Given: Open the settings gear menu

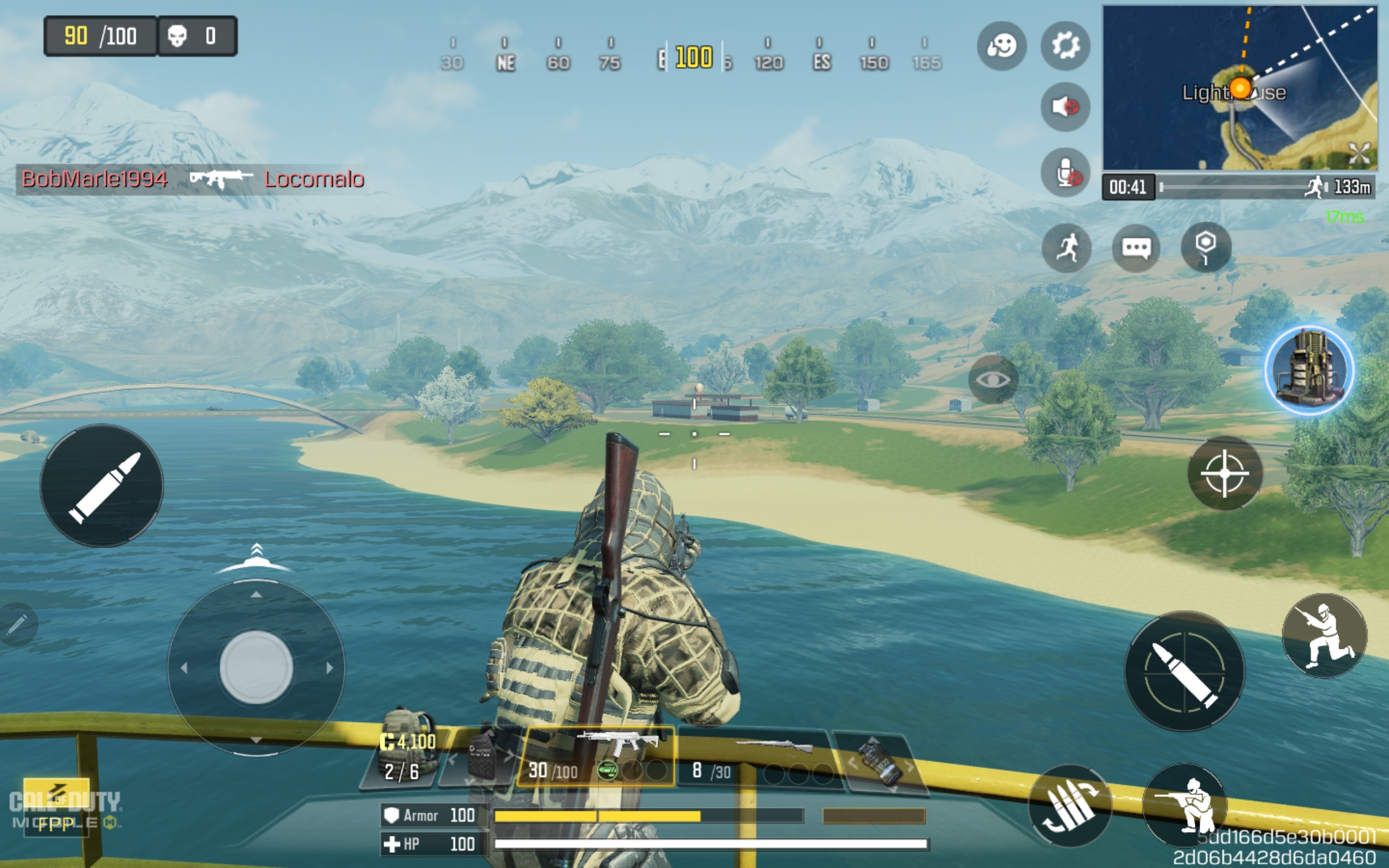Looking at the screenshot, I should click(1065, 46).
